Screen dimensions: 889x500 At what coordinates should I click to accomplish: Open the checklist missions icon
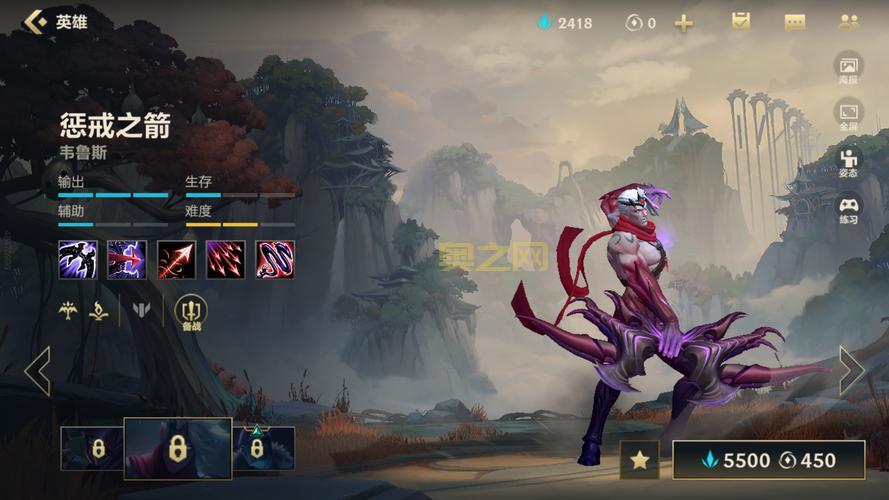click(741, 22)
